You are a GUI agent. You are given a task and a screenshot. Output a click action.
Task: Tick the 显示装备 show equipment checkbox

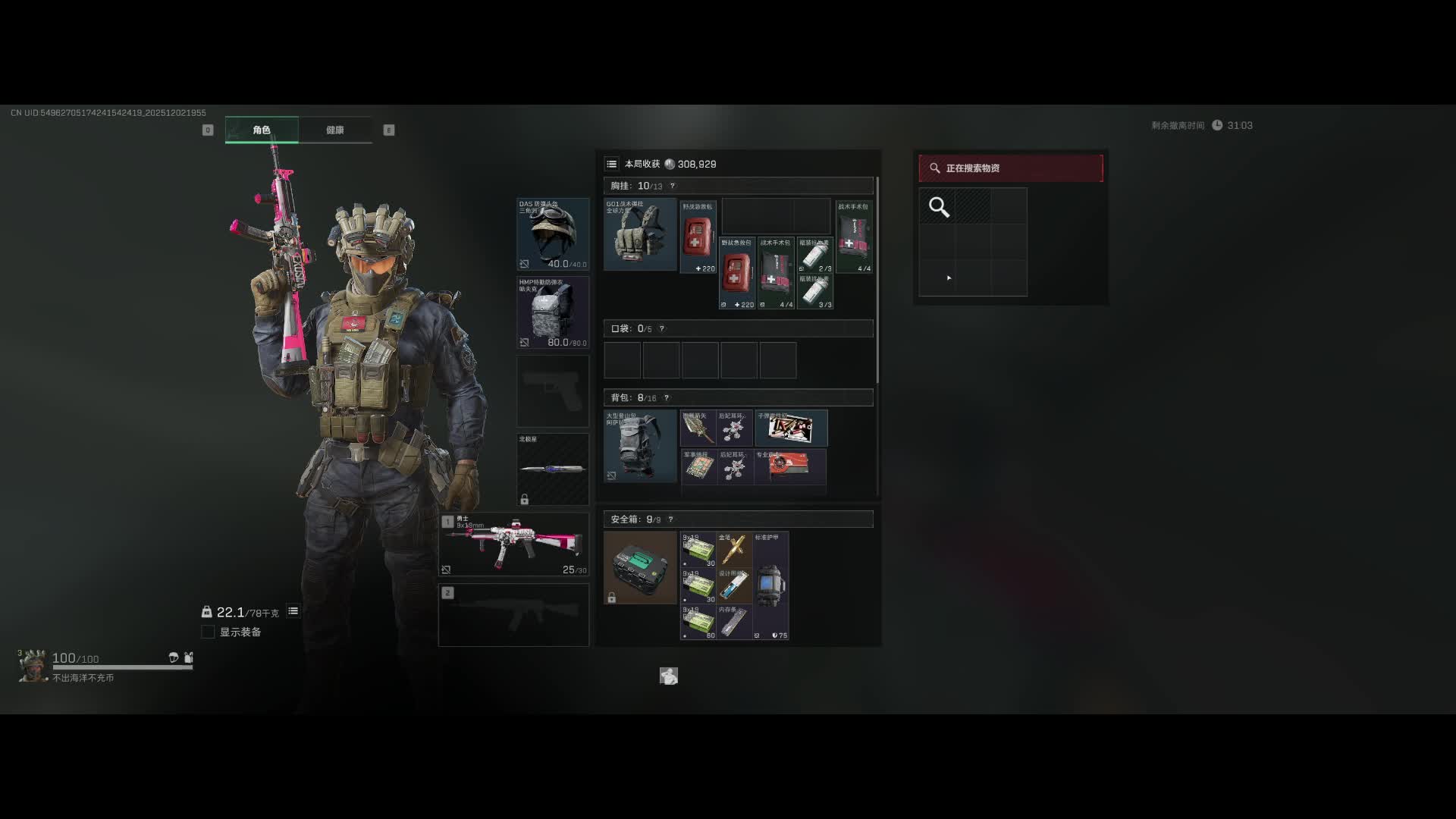[x=208, y=632]
